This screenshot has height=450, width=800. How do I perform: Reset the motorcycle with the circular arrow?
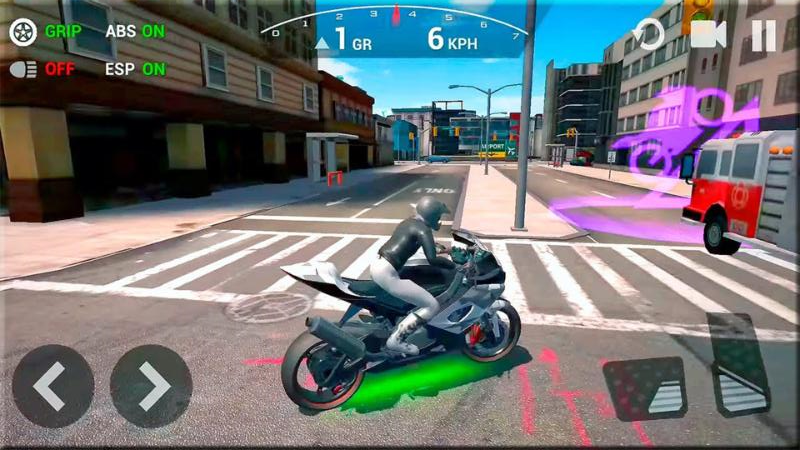point(649,36)
